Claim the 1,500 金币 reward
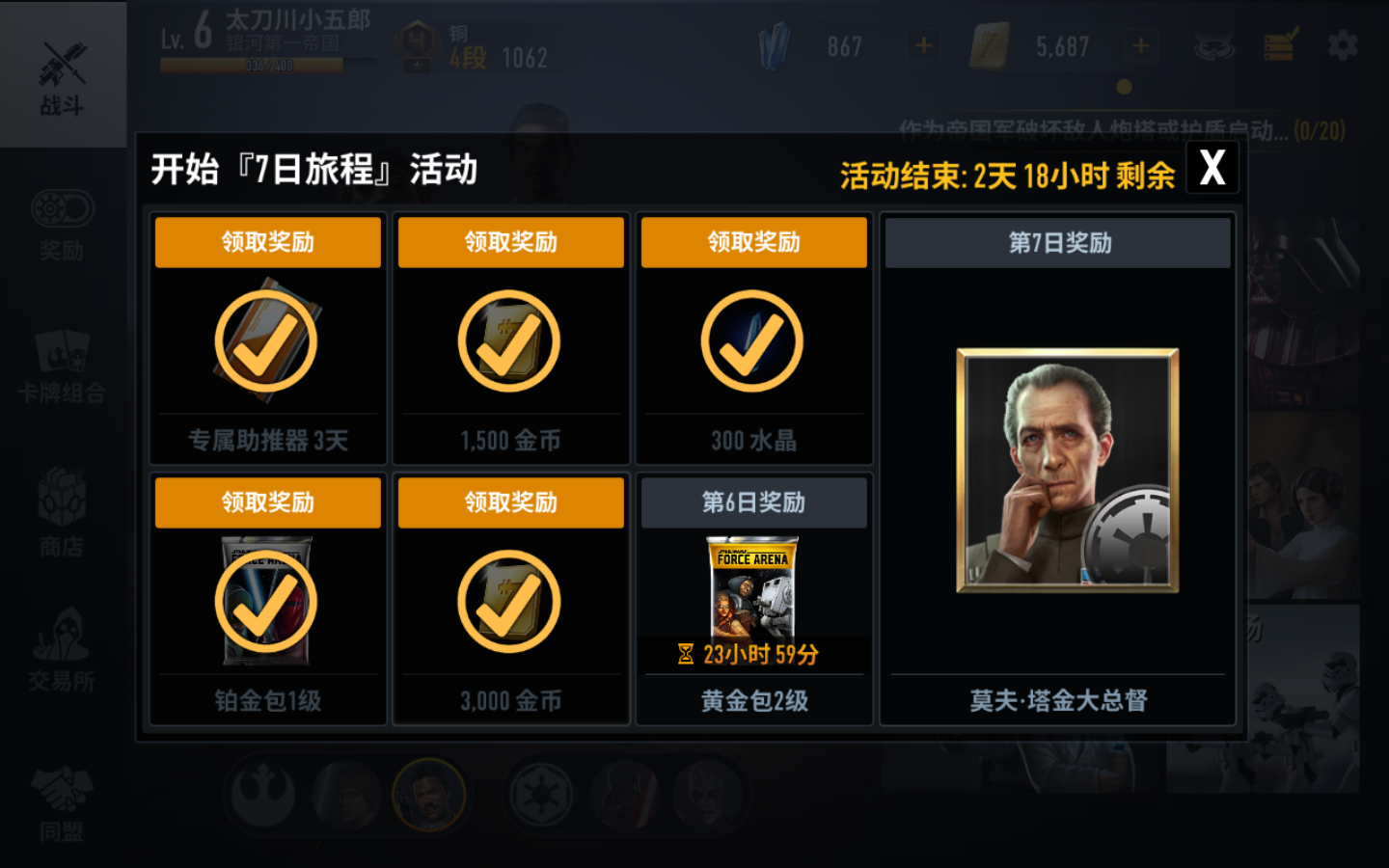 coord(510,242)
